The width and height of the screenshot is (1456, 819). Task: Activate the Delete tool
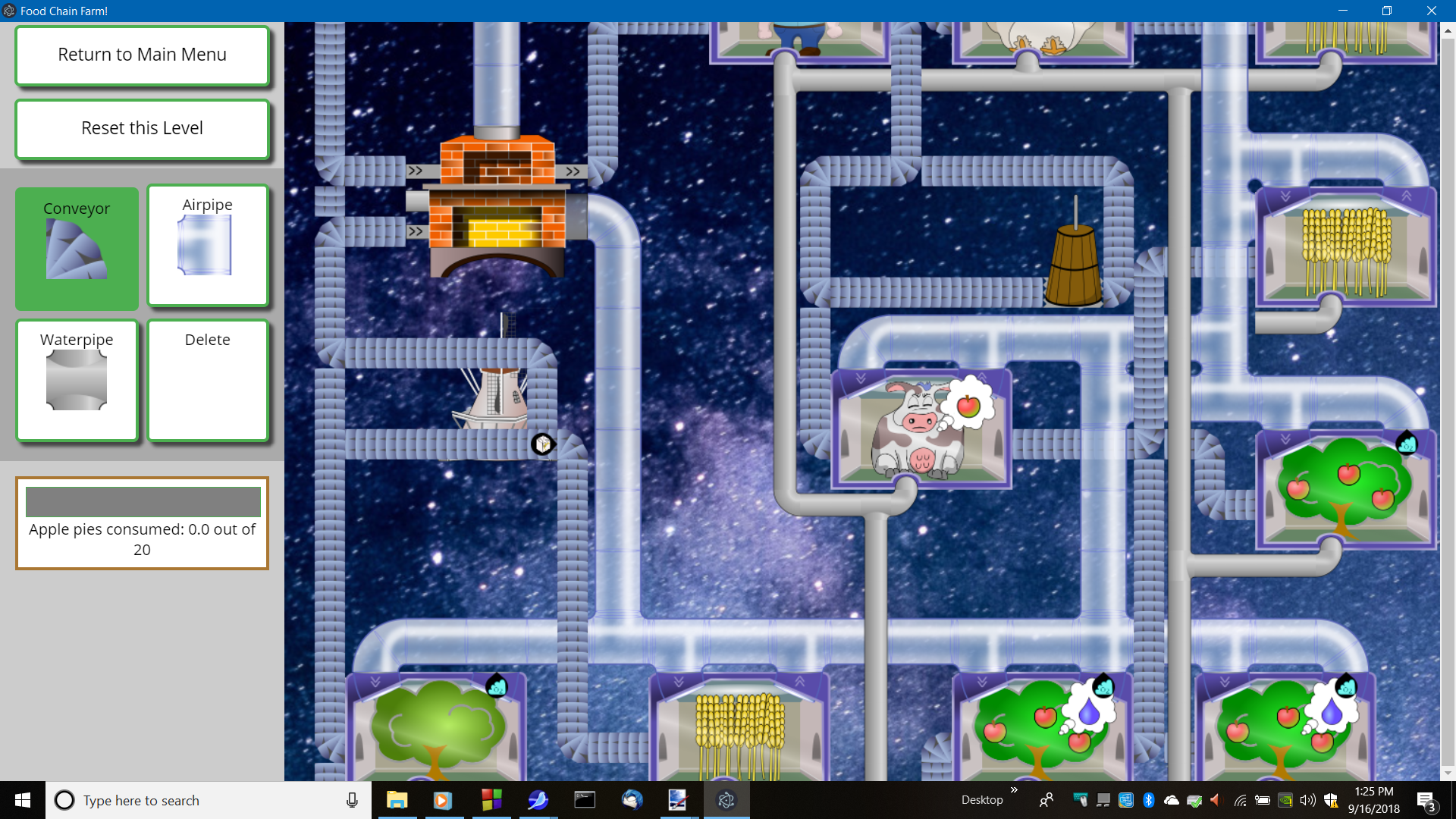208,380
